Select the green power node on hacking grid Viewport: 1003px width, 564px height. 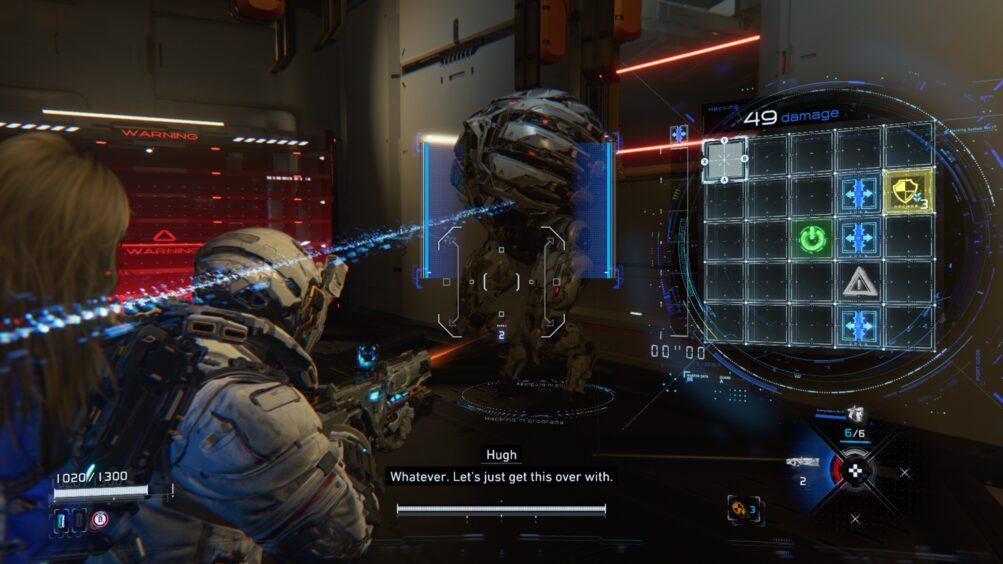pyautogui.click(x=812, y=239)
